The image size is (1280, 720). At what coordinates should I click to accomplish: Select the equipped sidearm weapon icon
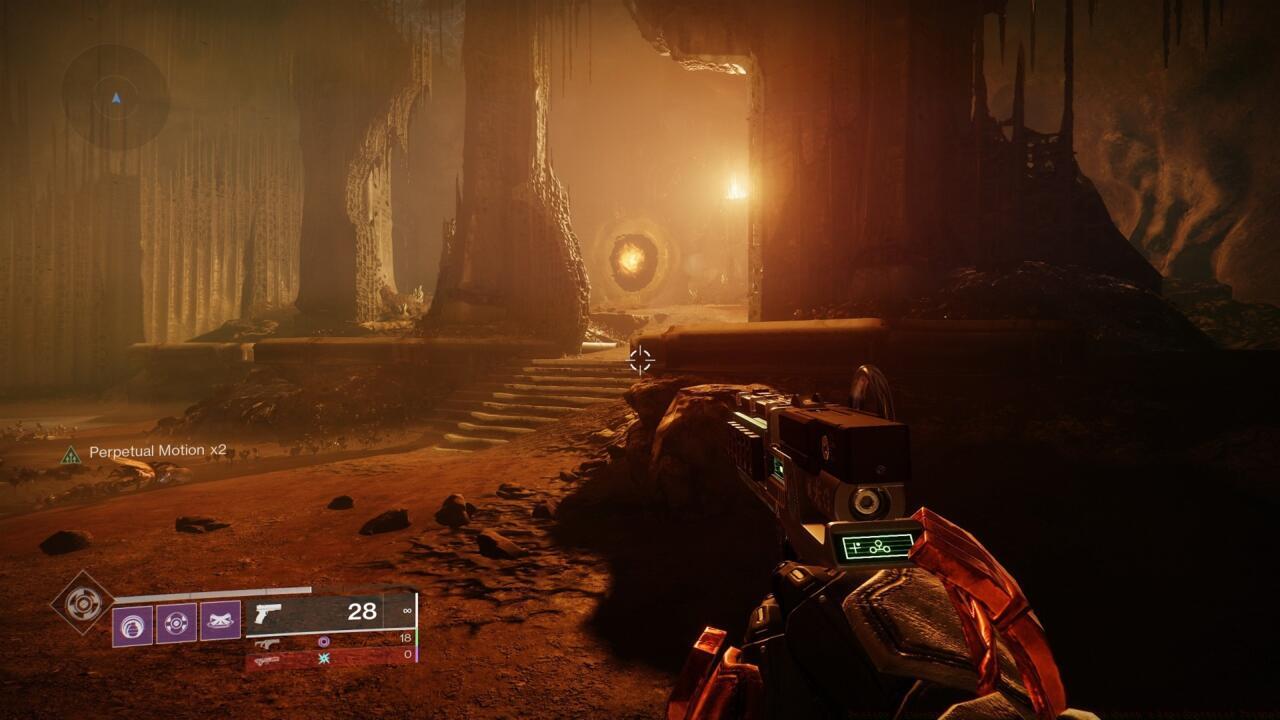(x=268, y=615)
